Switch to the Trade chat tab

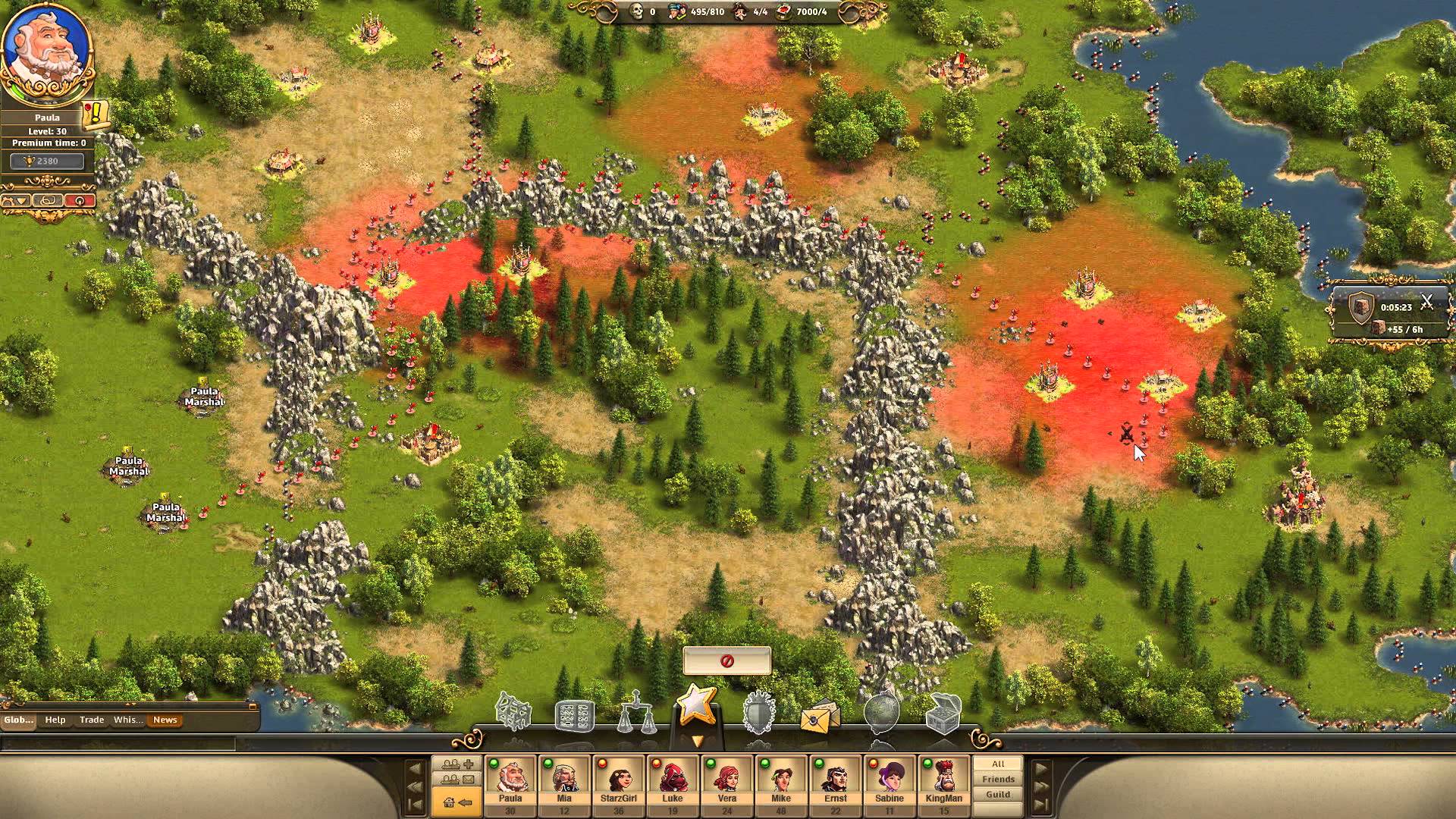click(92, 720)
